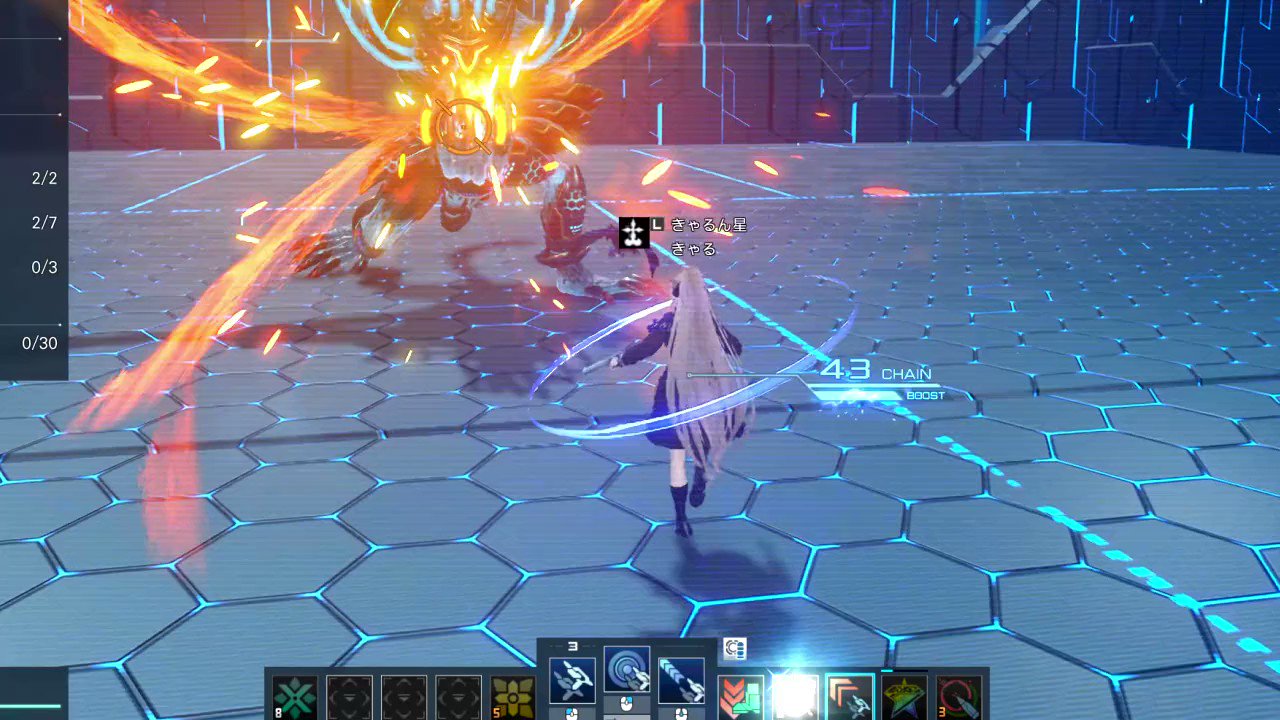Click the enemy nameplate きゃるん星
The width and height of the screenshot is (1280, 720).
tap(708, 225)
